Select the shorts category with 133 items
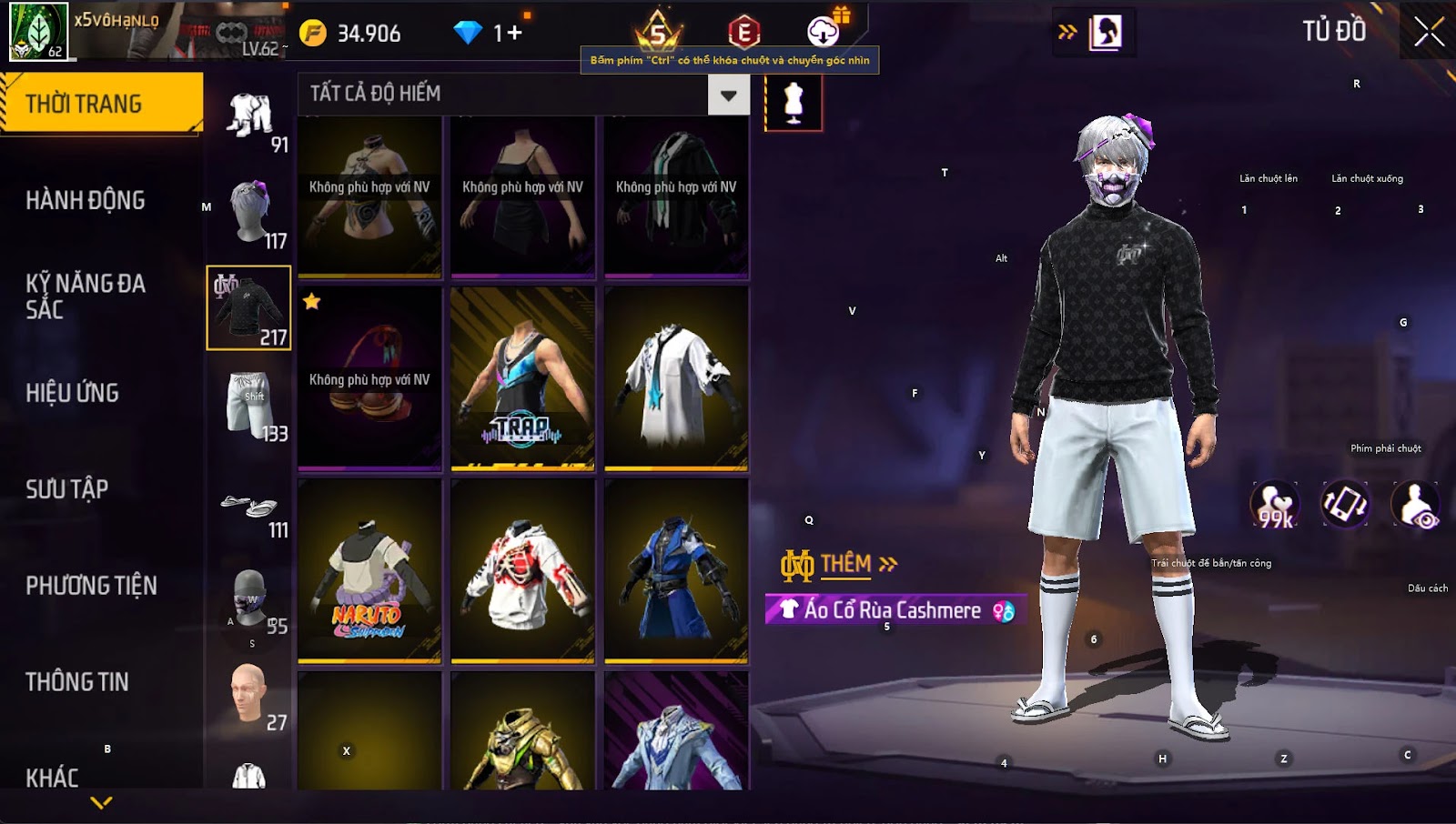The height and width of the screenshot is (824, 1456). point(249,404)
